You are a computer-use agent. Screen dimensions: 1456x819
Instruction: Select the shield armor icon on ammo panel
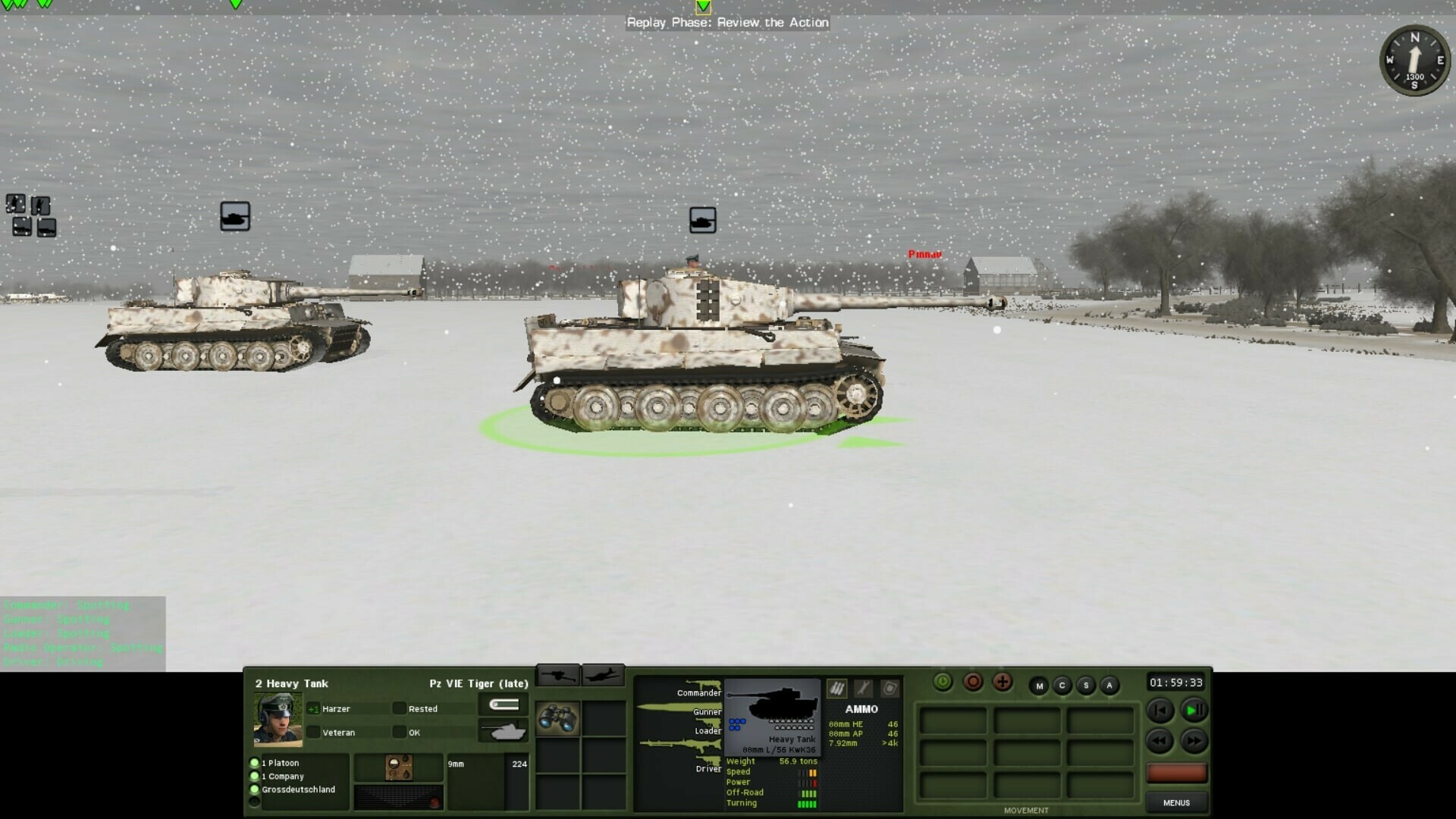pyautogui.click(x=890, y=689)
